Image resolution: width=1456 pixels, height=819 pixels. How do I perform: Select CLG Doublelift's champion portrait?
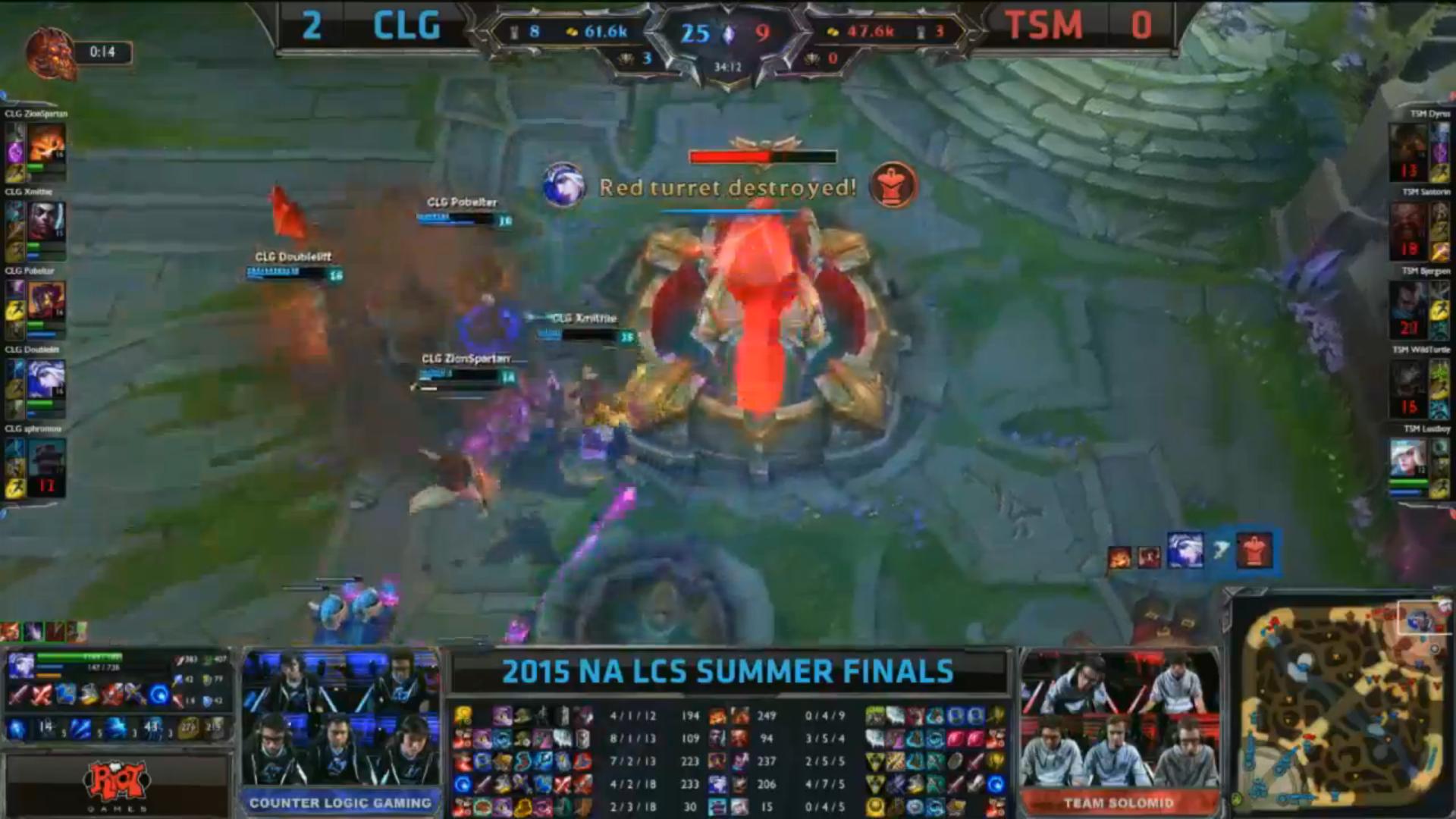(47, 380)
